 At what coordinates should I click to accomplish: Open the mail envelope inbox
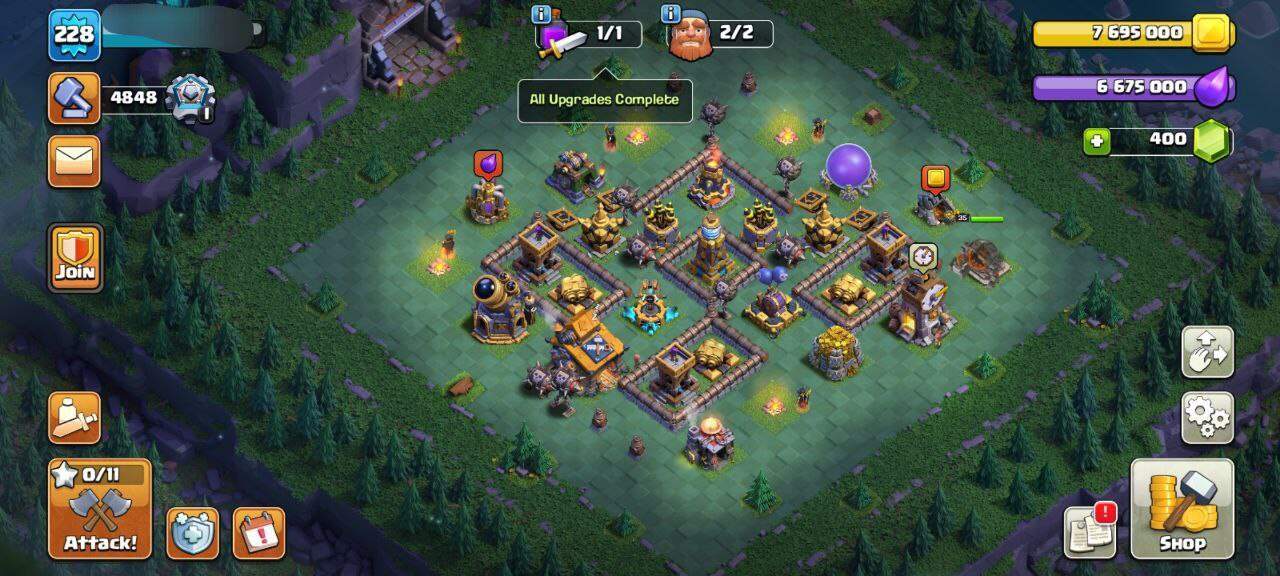point(74,161)
